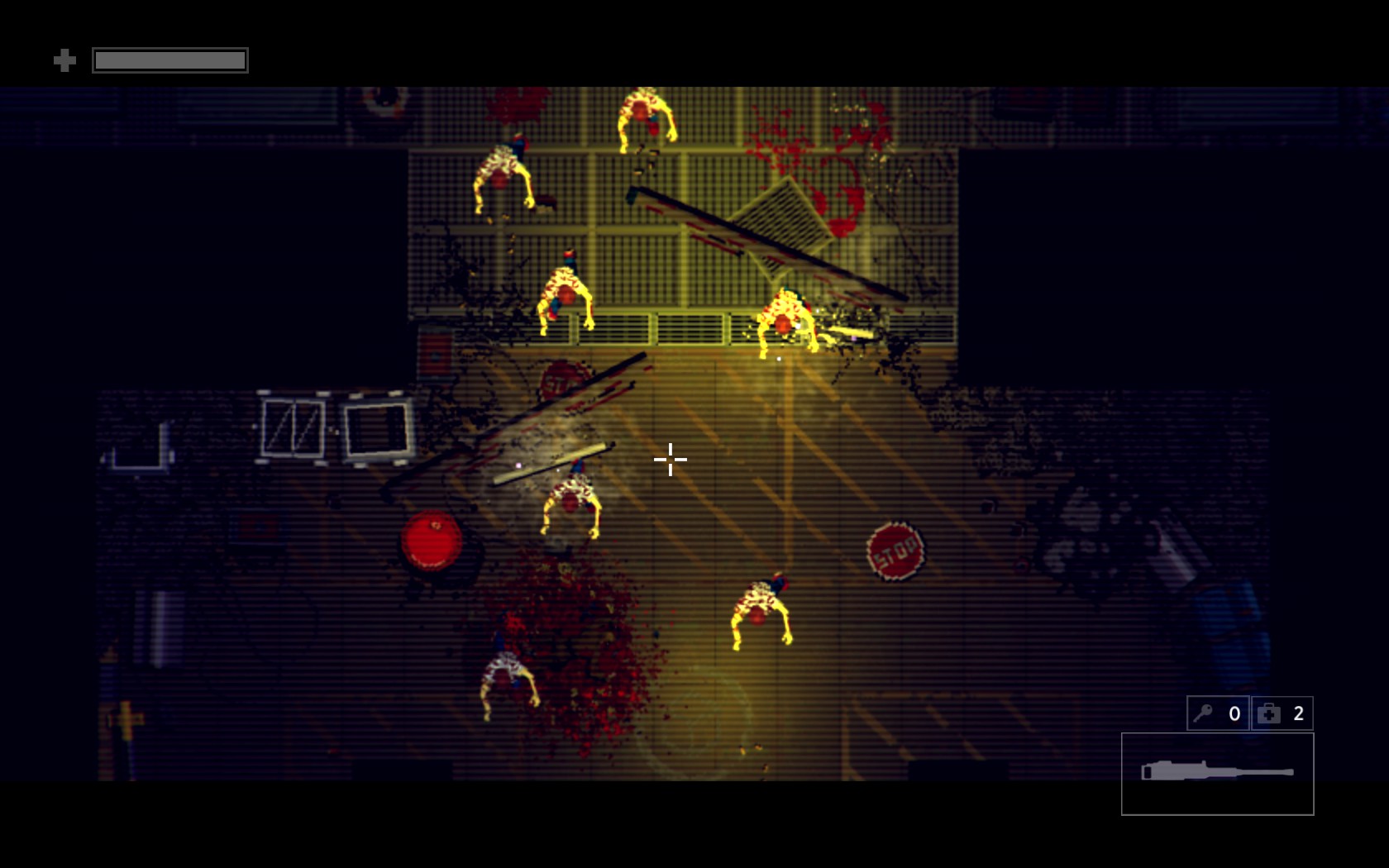1389x868 pixels.
Task: Select the equipped rifle weapon slot
Action: 1217,774
